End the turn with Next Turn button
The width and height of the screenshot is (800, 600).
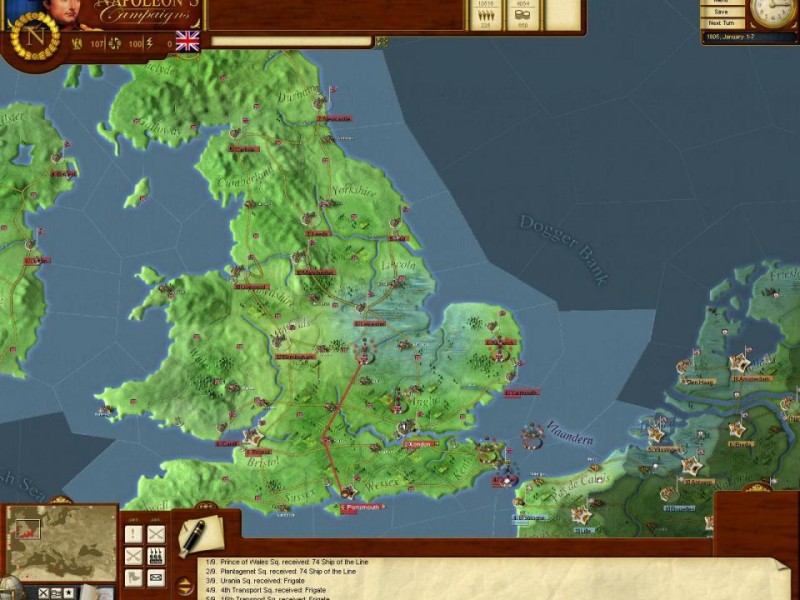pyautogui.click(x=719, y=23)
